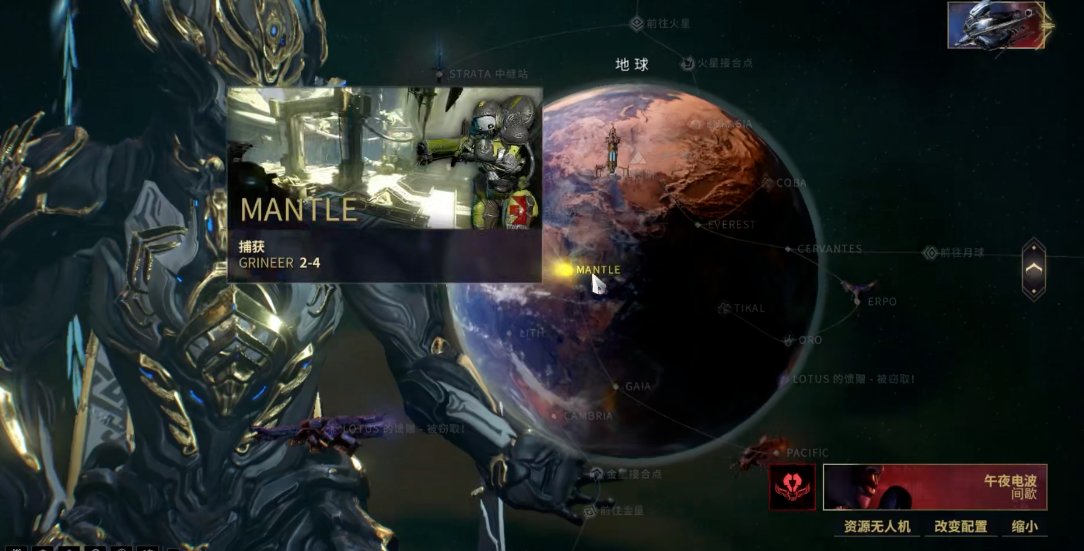
Task: Select the MANTLE mission node
Action: (564, 269)
